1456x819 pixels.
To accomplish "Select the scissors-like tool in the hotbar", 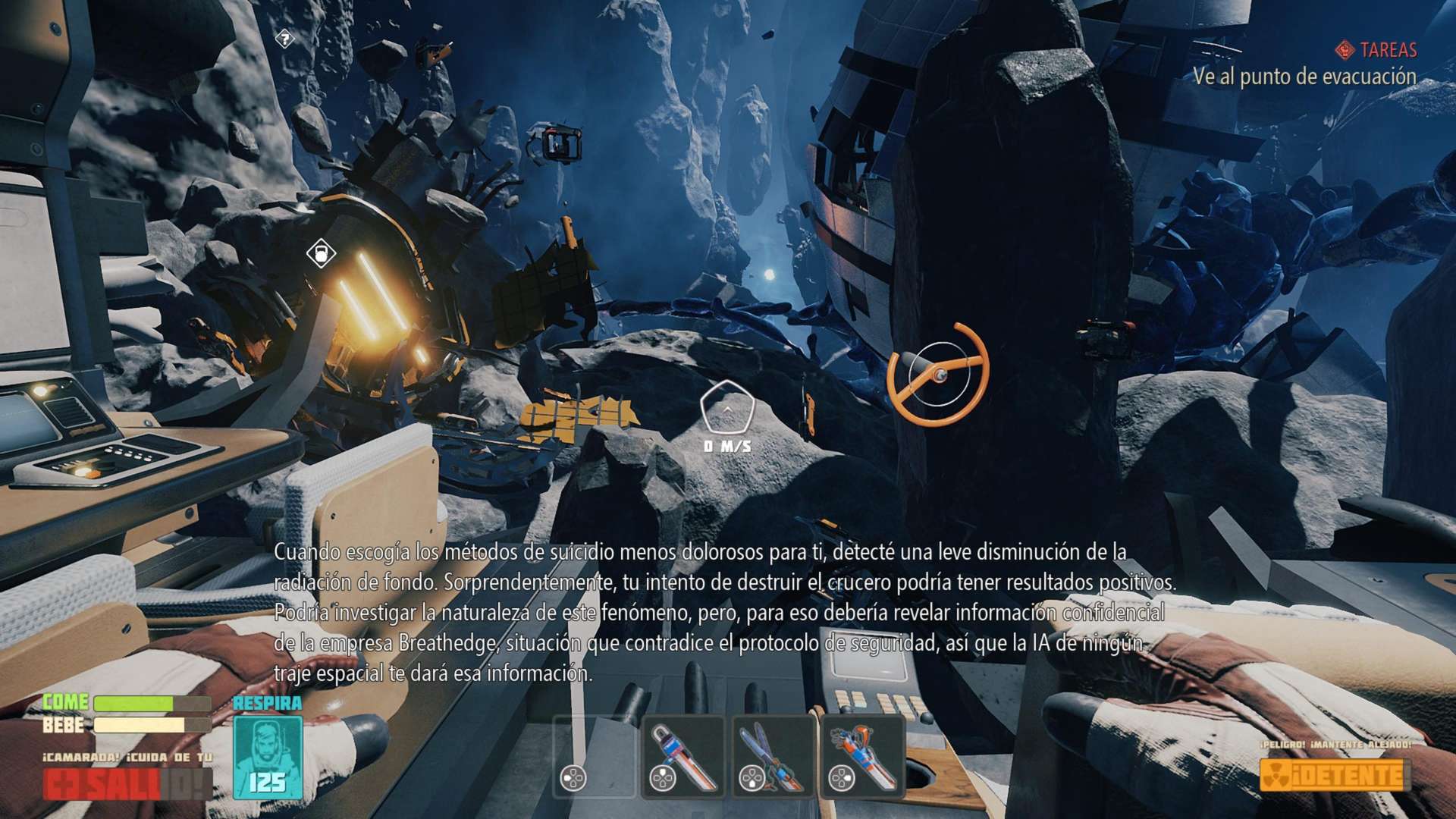I will tap(773, 757).
